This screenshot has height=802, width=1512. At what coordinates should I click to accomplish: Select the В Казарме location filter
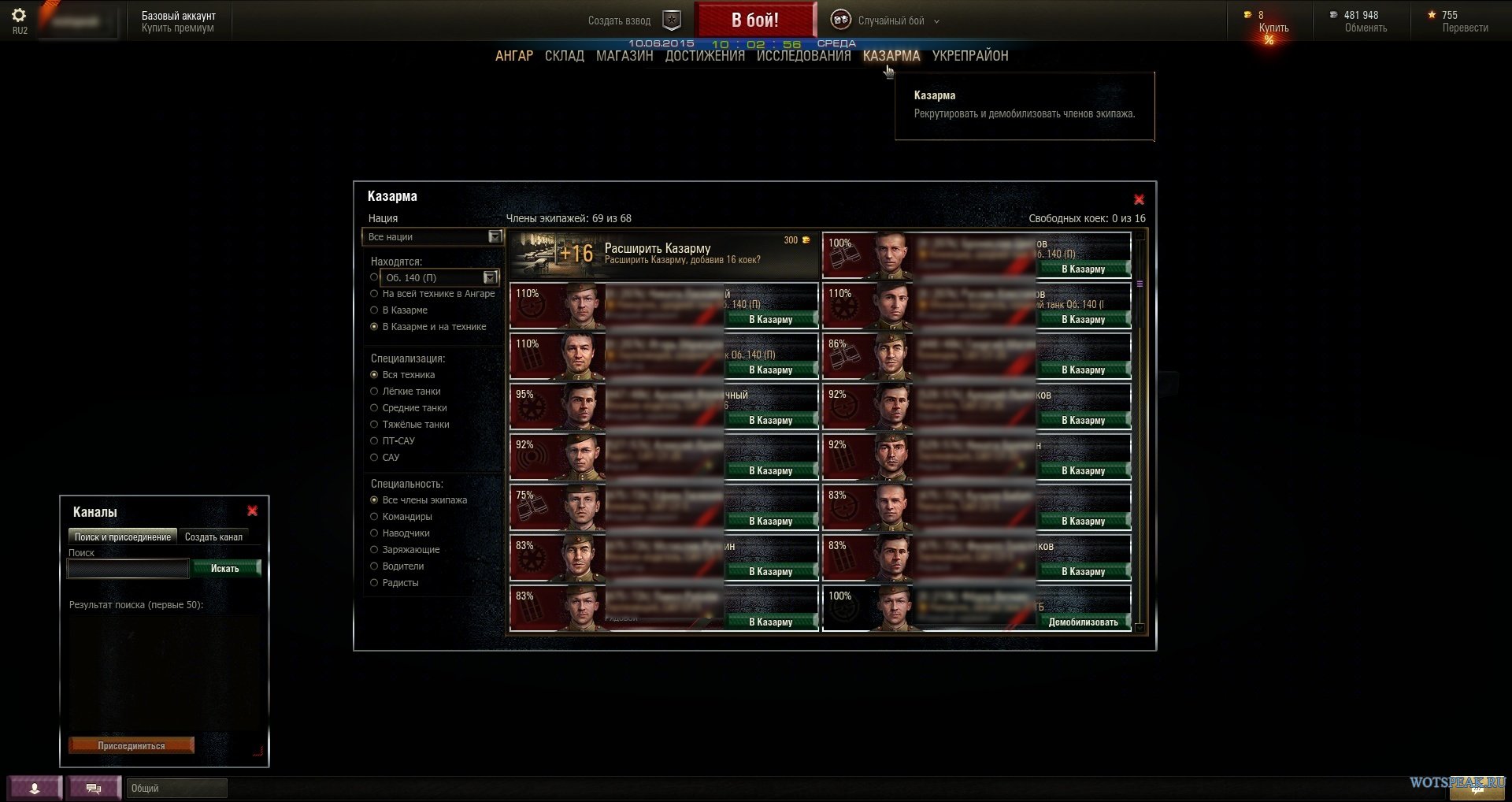click(375, 310)
